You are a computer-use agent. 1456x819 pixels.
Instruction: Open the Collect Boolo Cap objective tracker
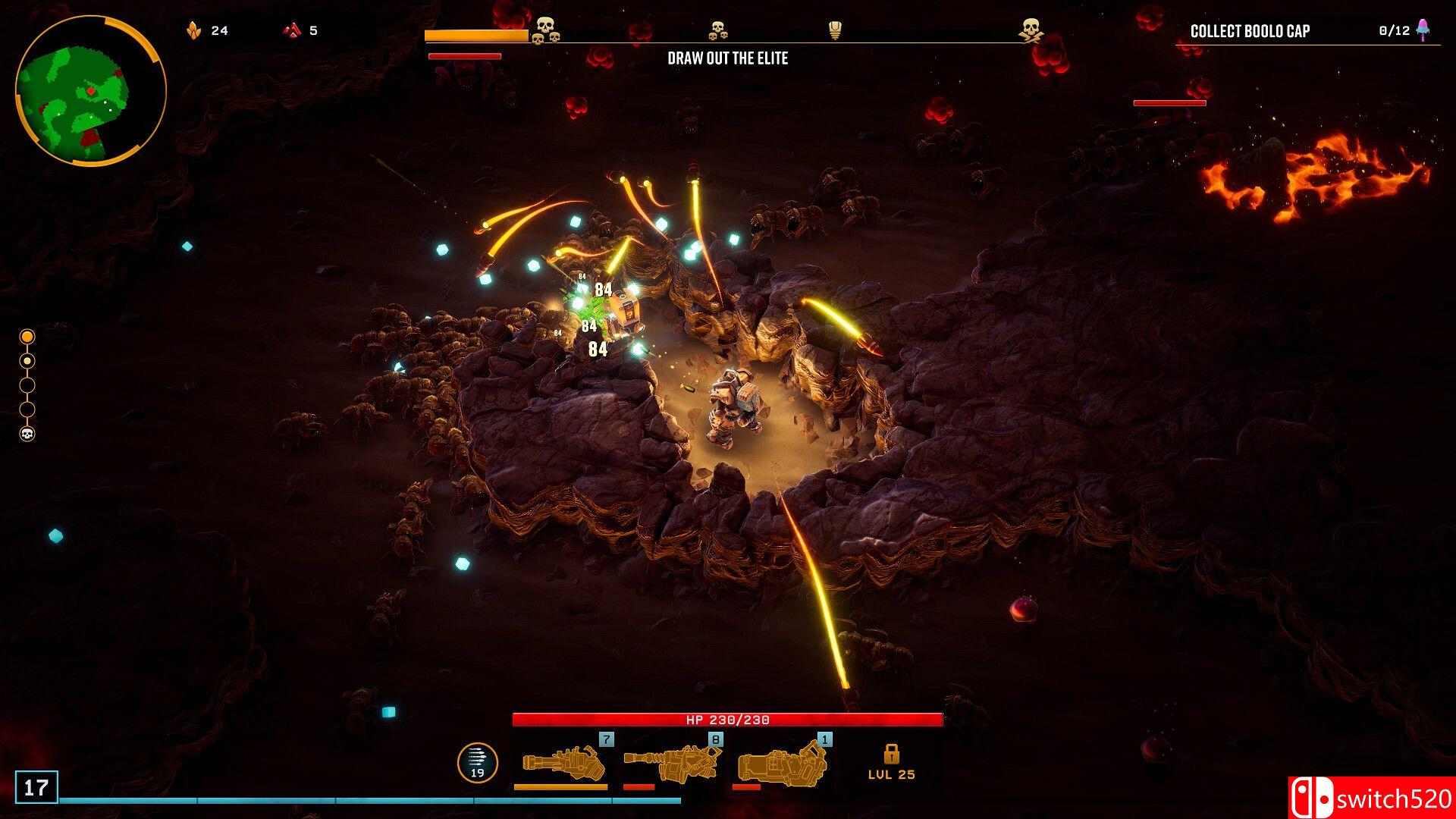pos(1250,31)
